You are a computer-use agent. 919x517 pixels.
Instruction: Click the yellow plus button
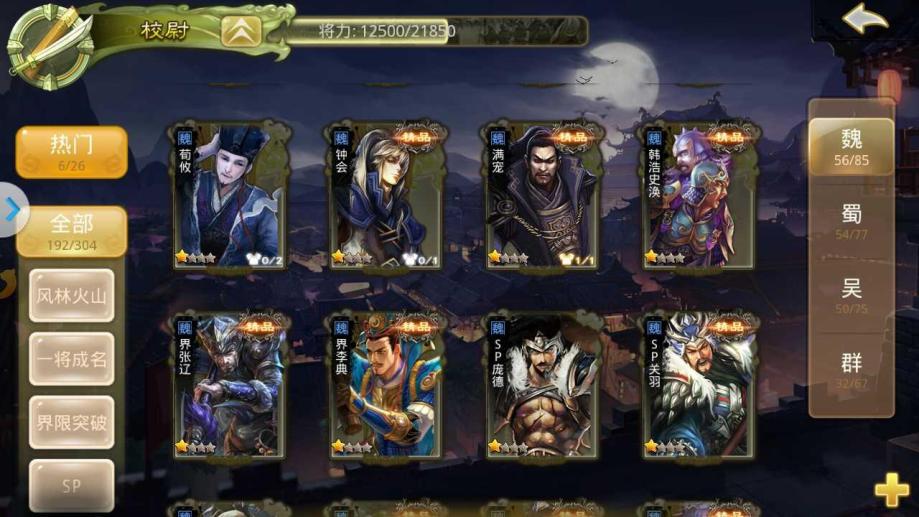[892, 490]
